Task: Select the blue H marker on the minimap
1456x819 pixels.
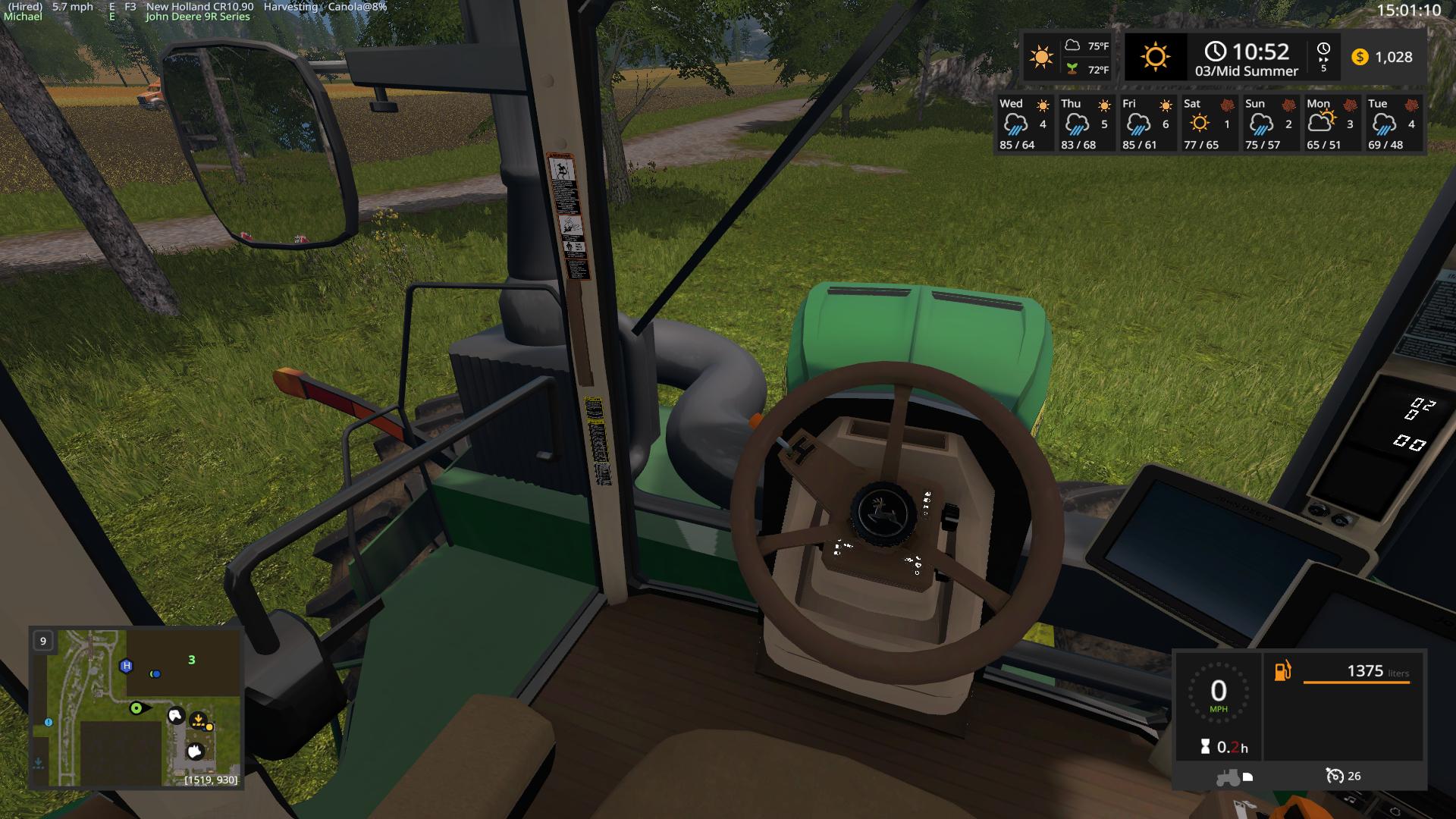Action: click(127, 666)
